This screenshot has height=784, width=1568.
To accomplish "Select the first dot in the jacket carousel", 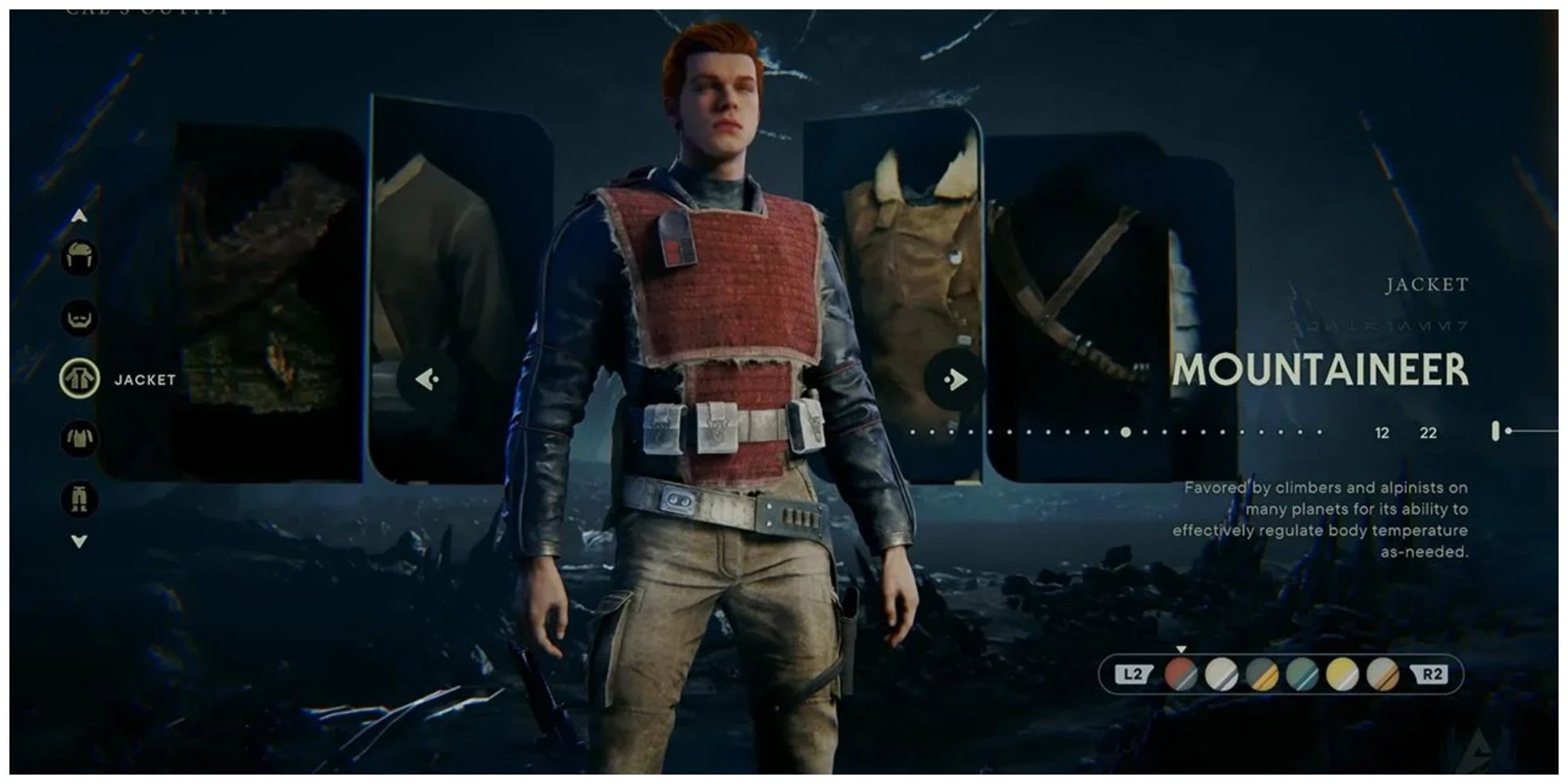I will coord(913,431).
